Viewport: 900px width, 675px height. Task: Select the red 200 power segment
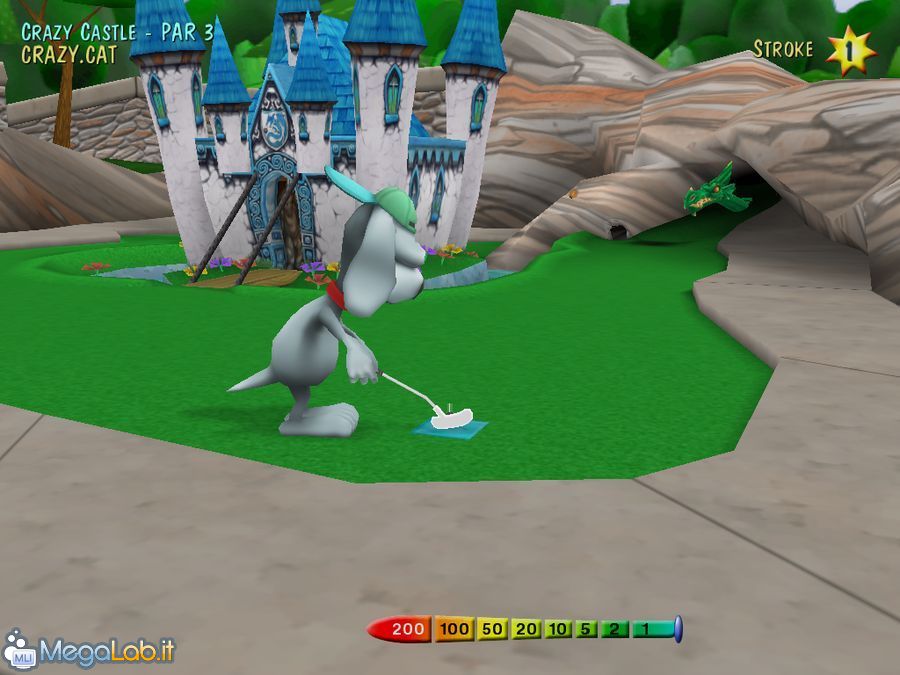(405, 629)
